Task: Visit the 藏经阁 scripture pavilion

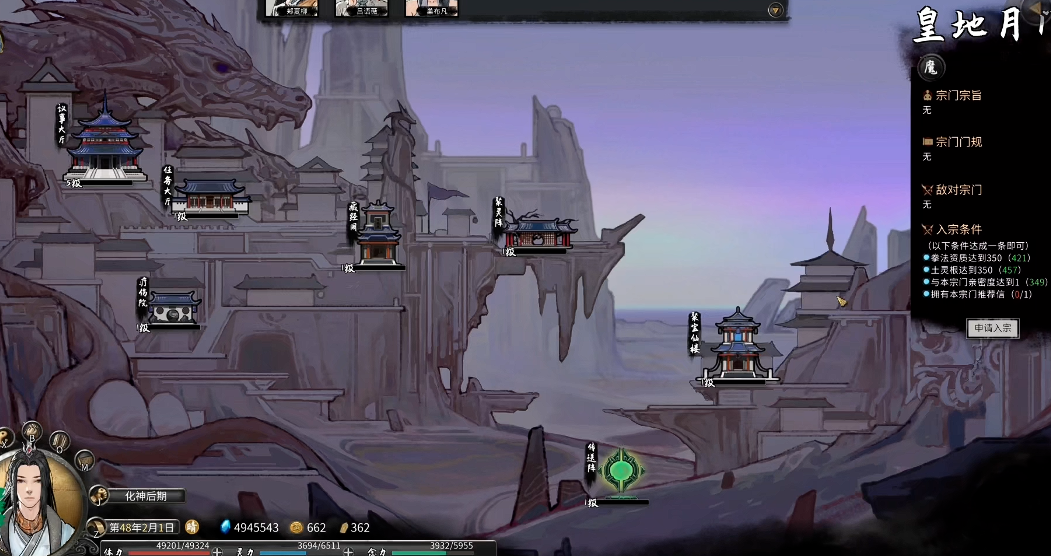Action: tap(379, 238)
